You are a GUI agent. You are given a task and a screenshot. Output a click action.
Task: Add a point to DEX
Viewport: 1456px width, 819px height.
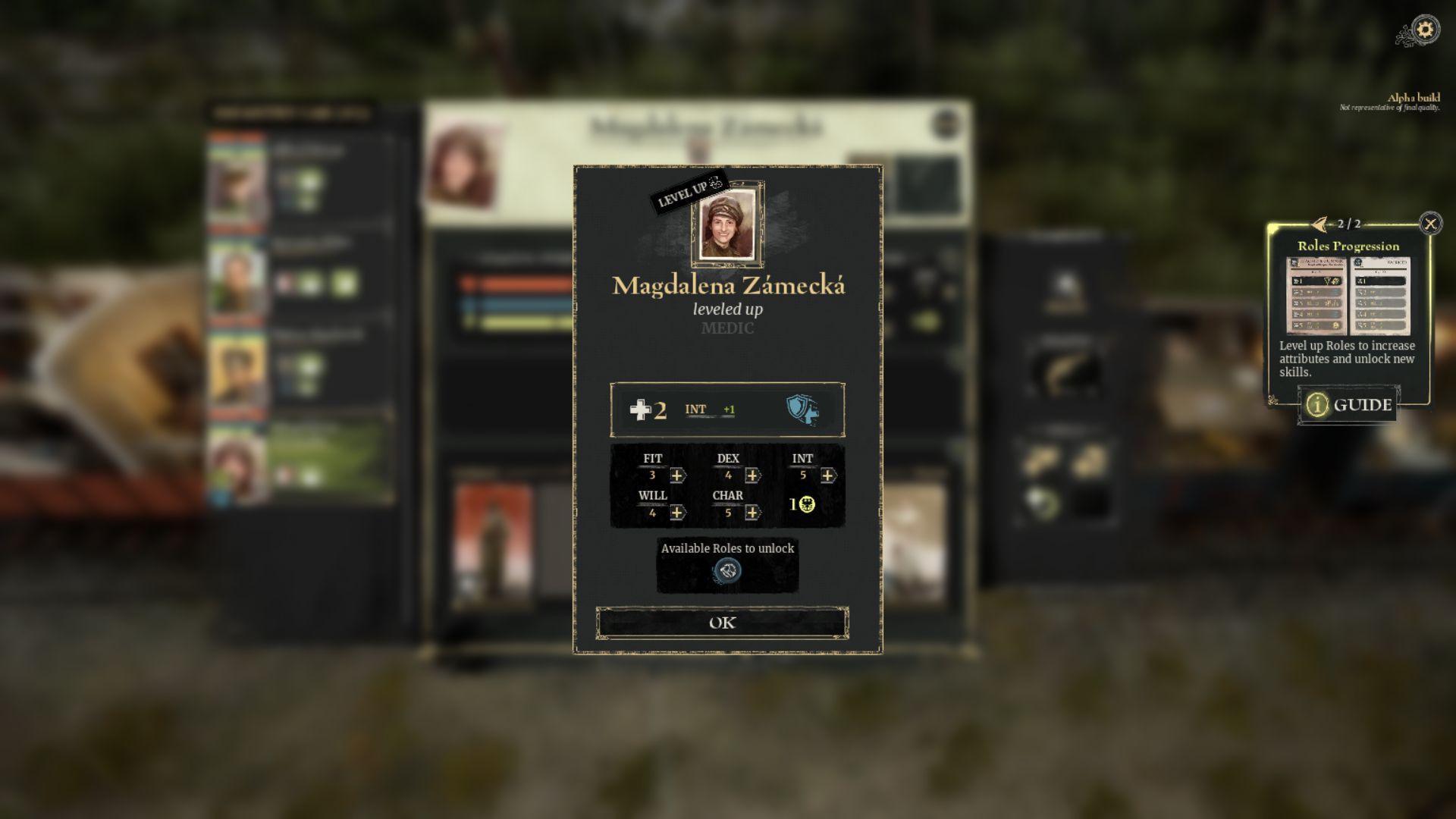coord(752,475)
